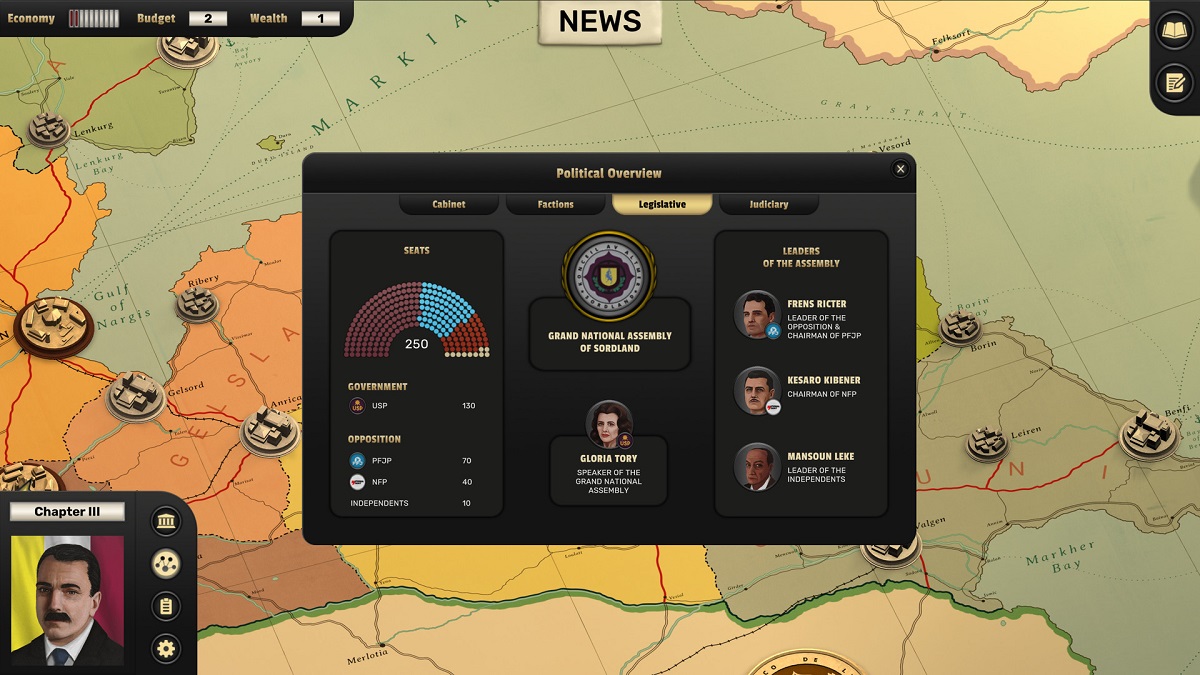The height and width of the screenshot is (675, 1200).
Task: Close the Political Overview window
Action: point(900,169)
